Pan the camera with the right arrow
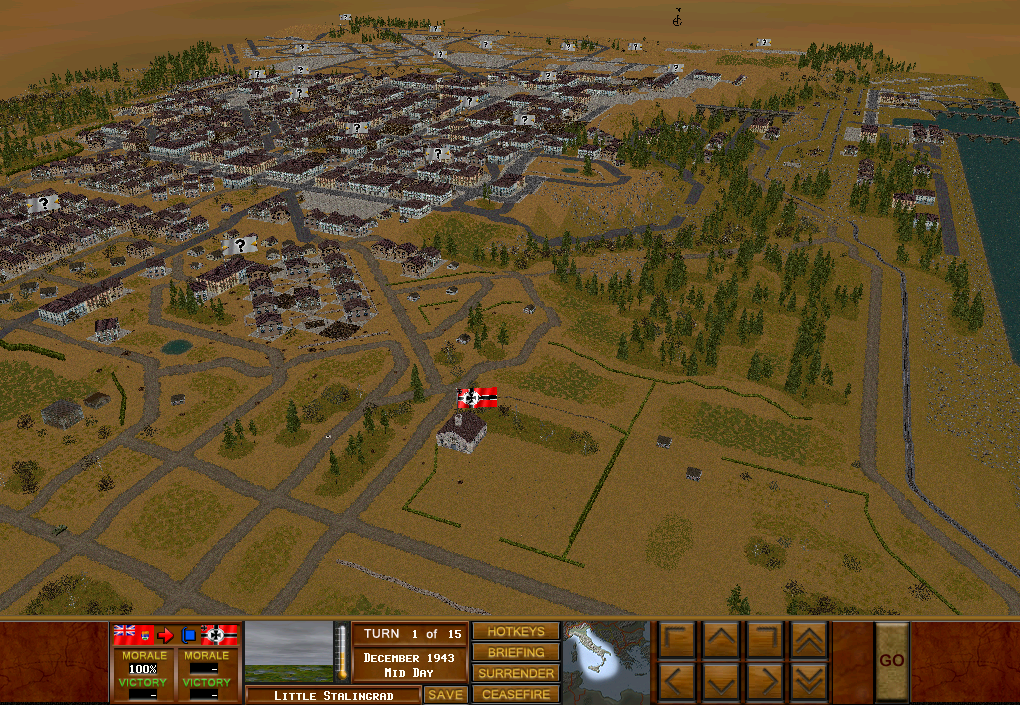The width and height of the screenshot is (1020, 706). click(765, 683)
